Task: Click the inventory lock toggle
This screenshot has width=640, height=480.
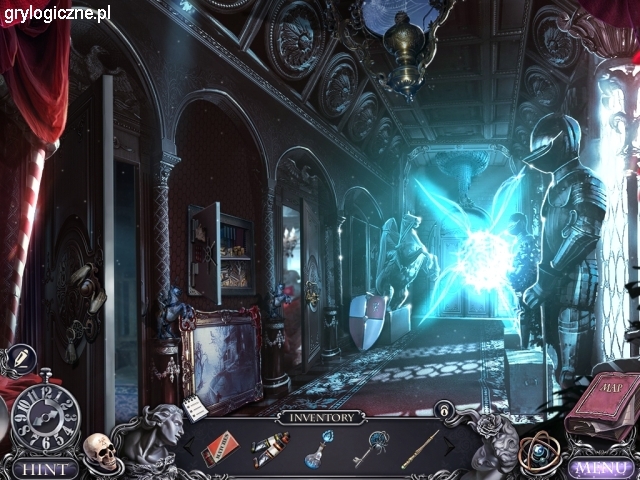Action: point(443,410)
